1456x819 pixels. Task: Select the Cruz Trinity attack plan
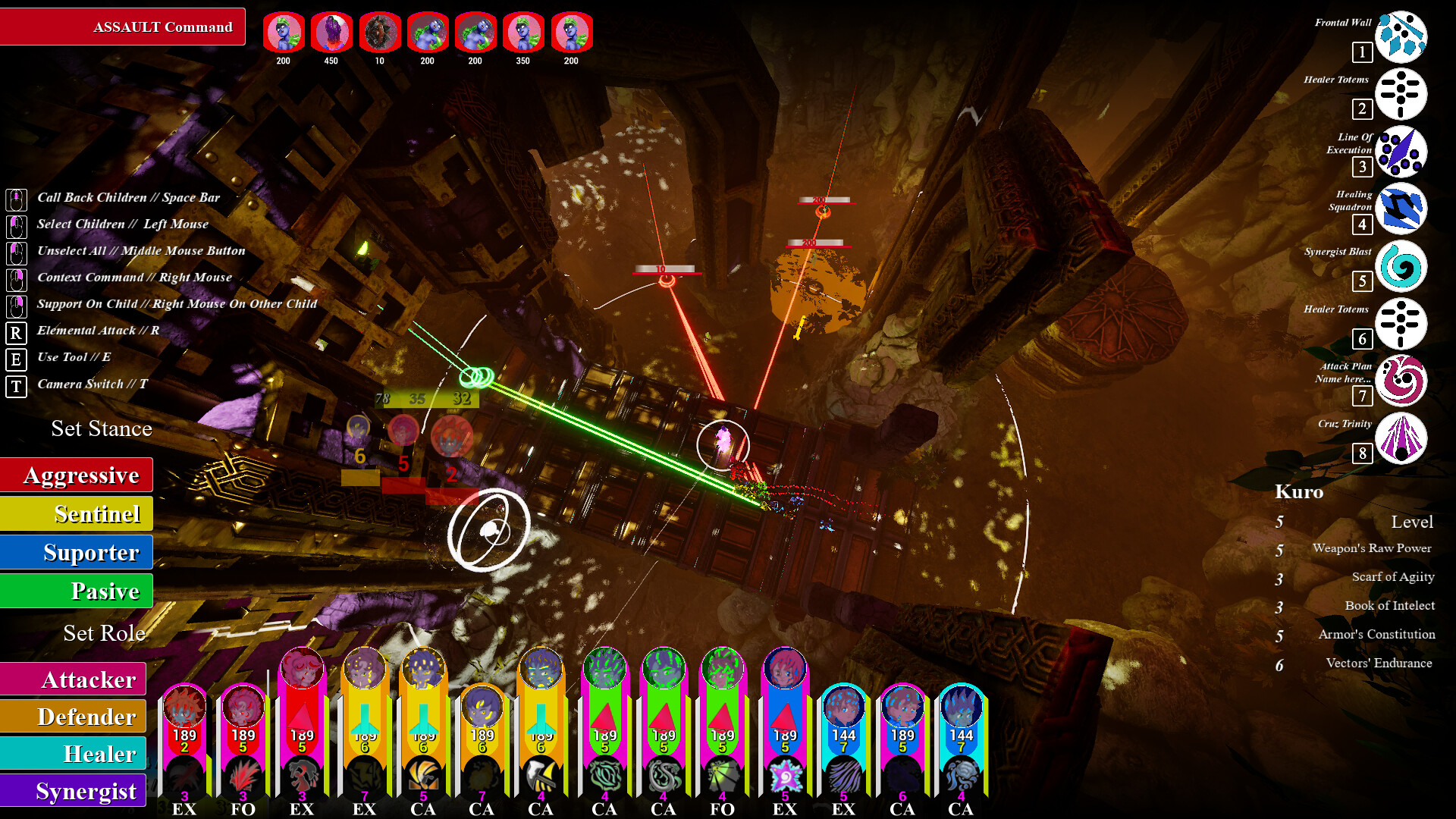click(1401, 438)
